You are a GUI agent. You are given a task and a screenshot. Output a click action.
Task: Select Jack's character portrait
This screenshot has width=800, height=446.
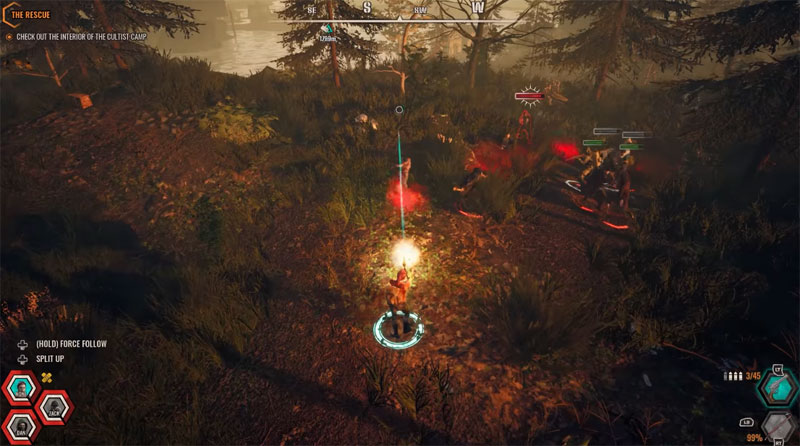tap(53, 408)
